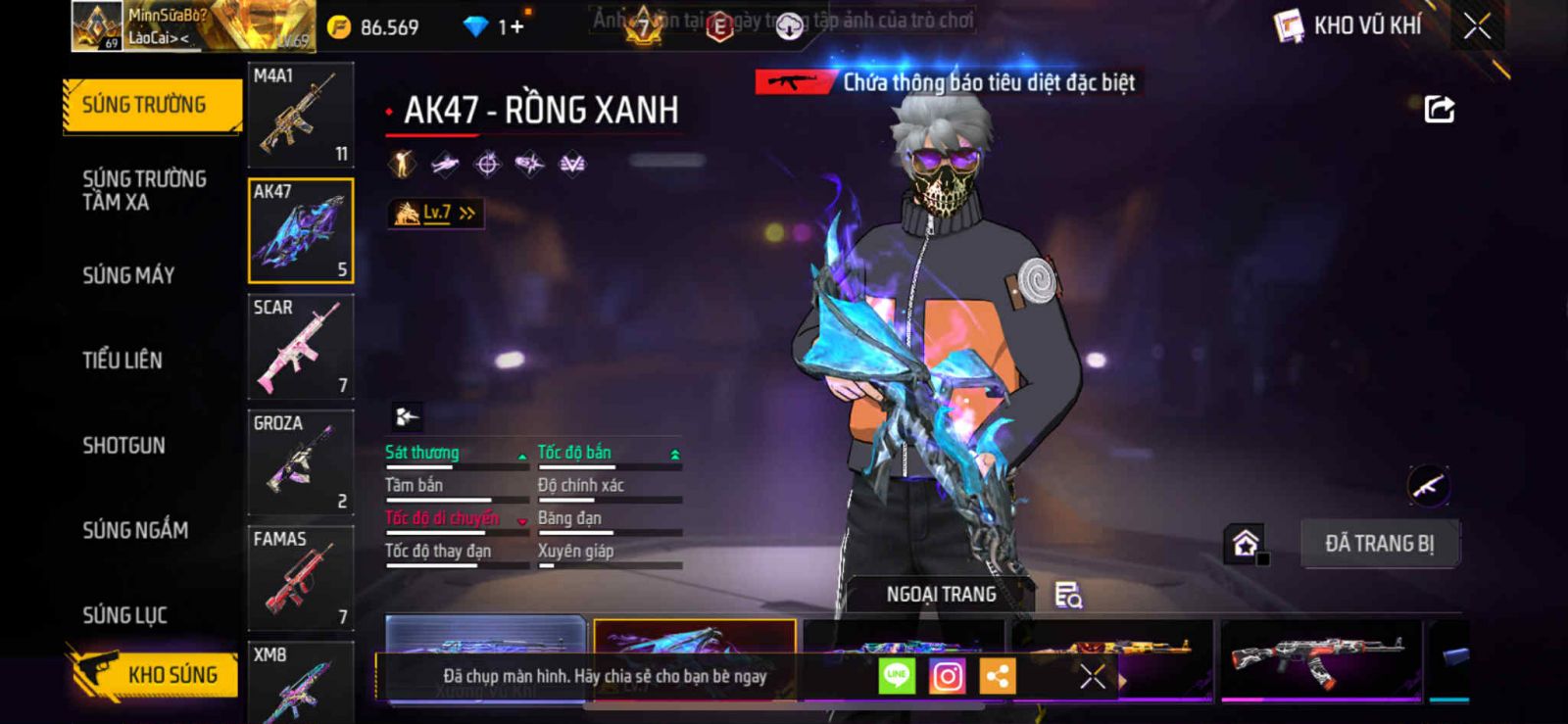Share the AK47 Rồng Xanh skin
The width and height of the screenshot is (1568, 724).
(1439, 109)
